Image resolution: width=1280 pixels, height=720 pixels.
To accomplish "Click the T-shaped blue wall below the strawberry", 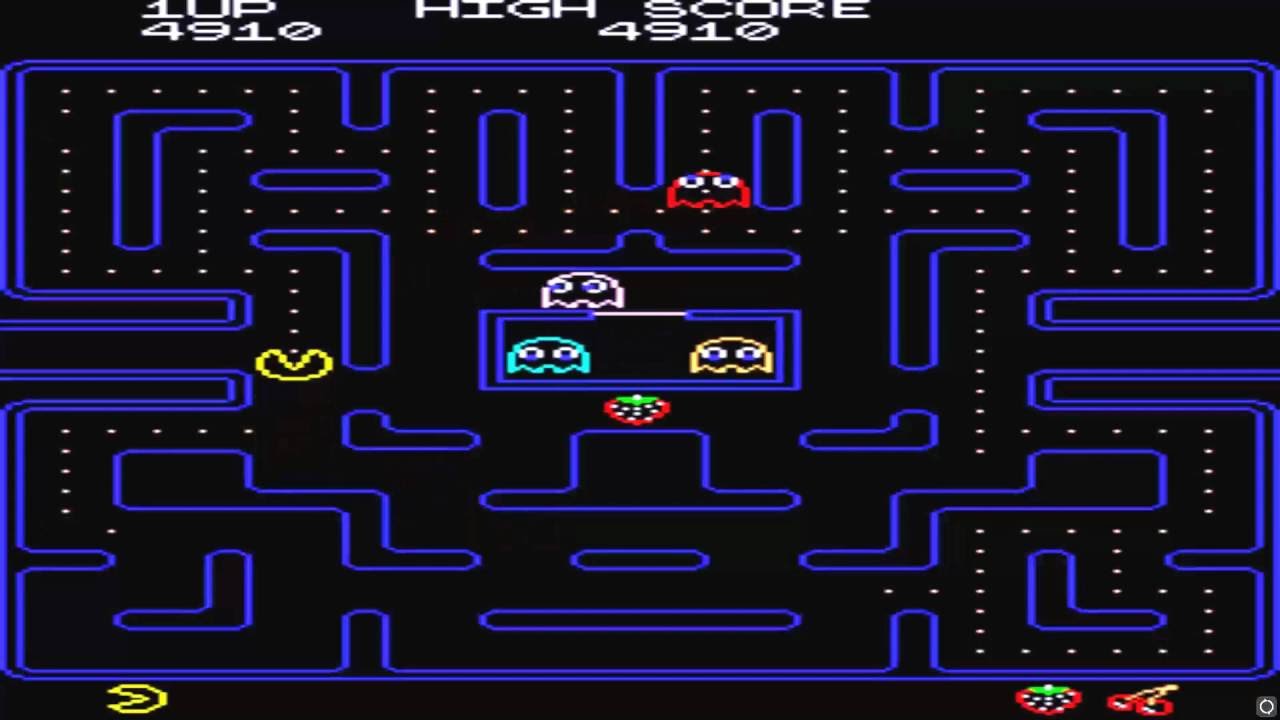I will (640, 465).
